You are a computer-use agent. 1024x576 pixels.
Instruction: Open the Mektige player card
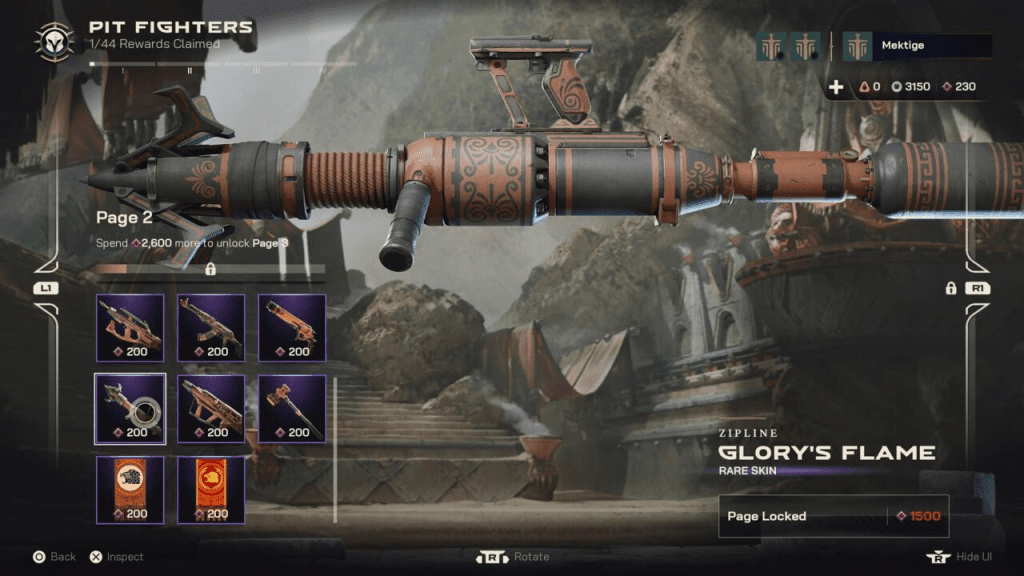(917, 46)
